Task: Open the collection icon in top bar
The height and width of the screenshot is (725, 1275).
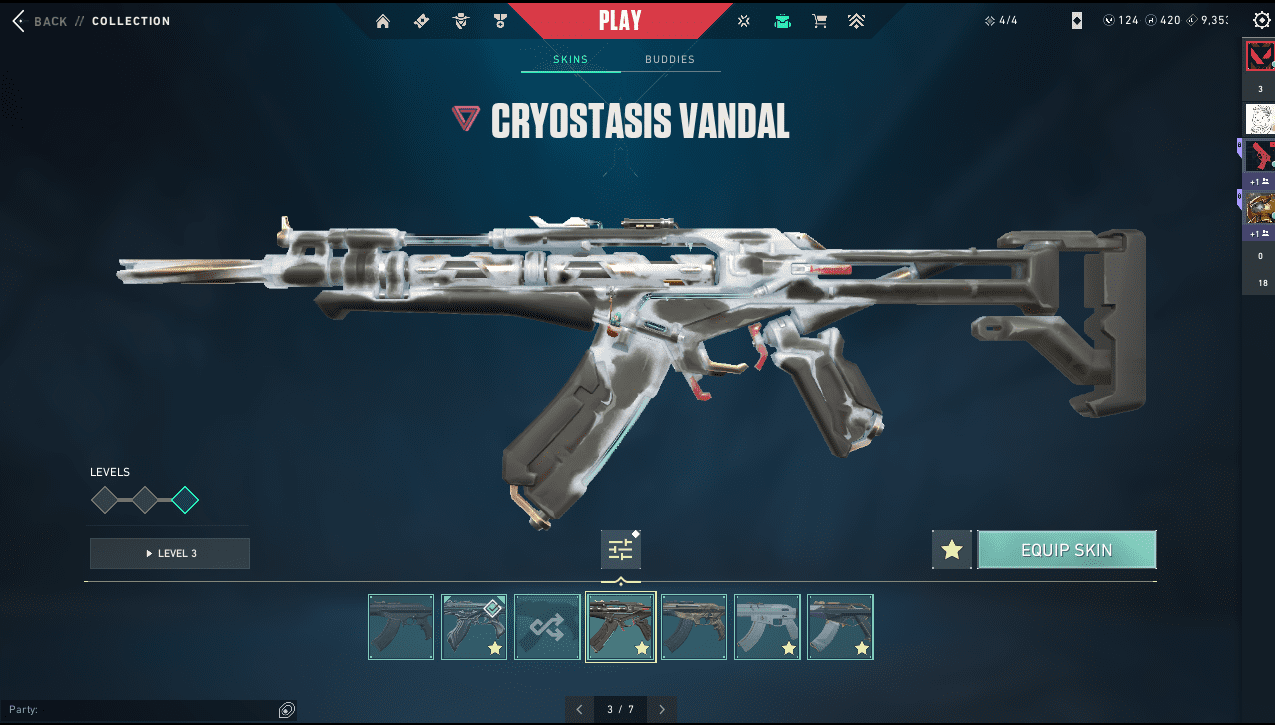Action: tap(782, 21)
